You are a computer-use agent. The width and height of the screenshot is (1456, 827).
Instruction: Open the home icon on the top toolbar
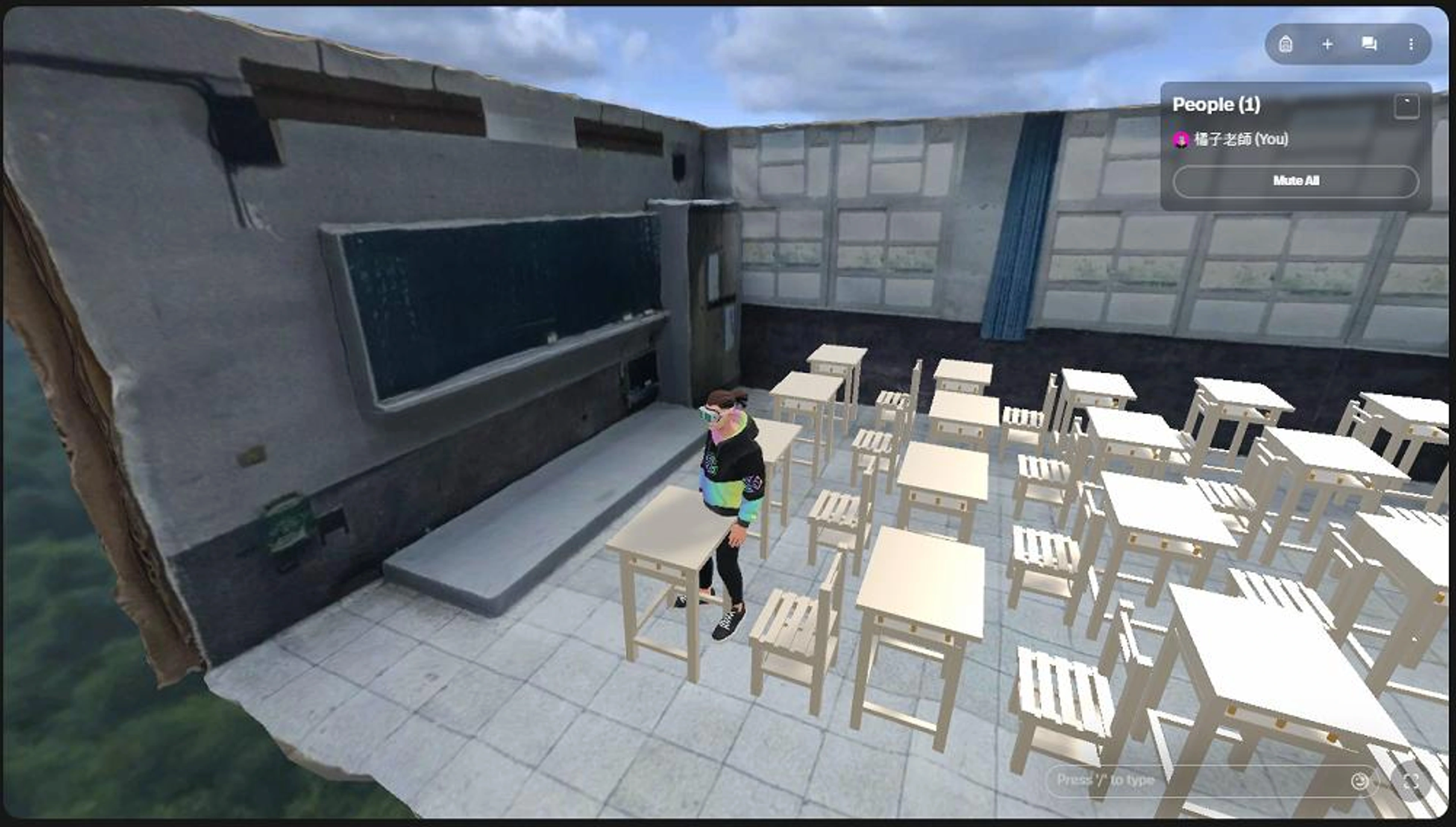tap(1287, 44)
